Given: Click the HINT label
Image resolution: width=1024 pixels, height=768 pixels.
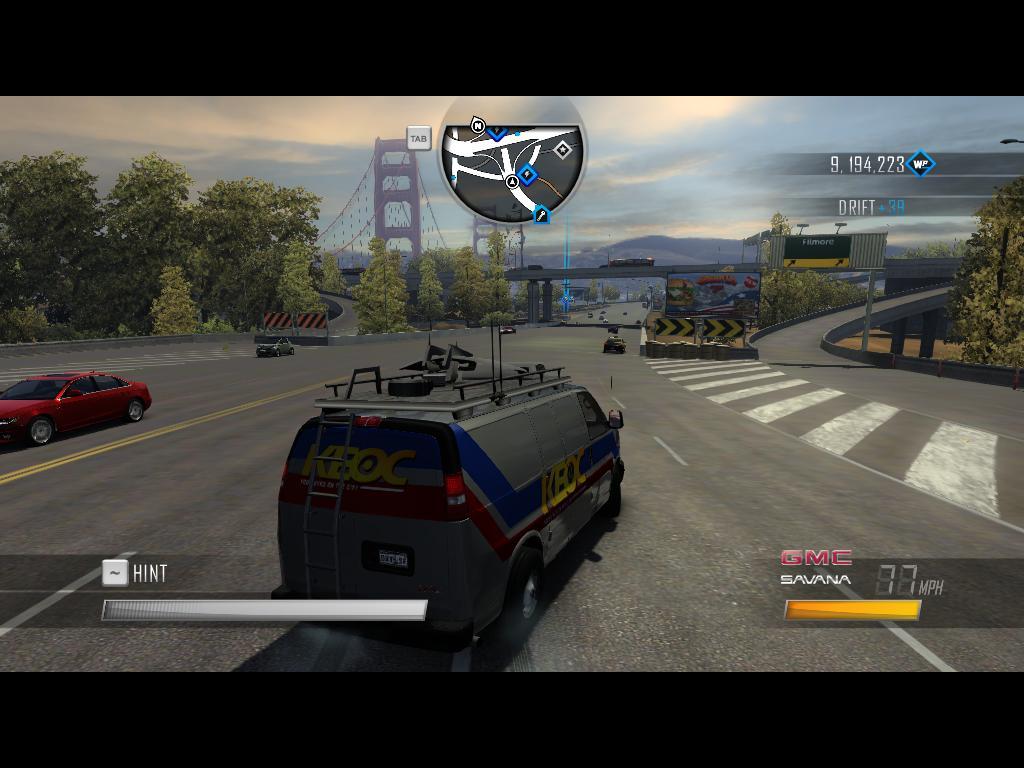Looking at the screenshot, I should click(150, 573).
